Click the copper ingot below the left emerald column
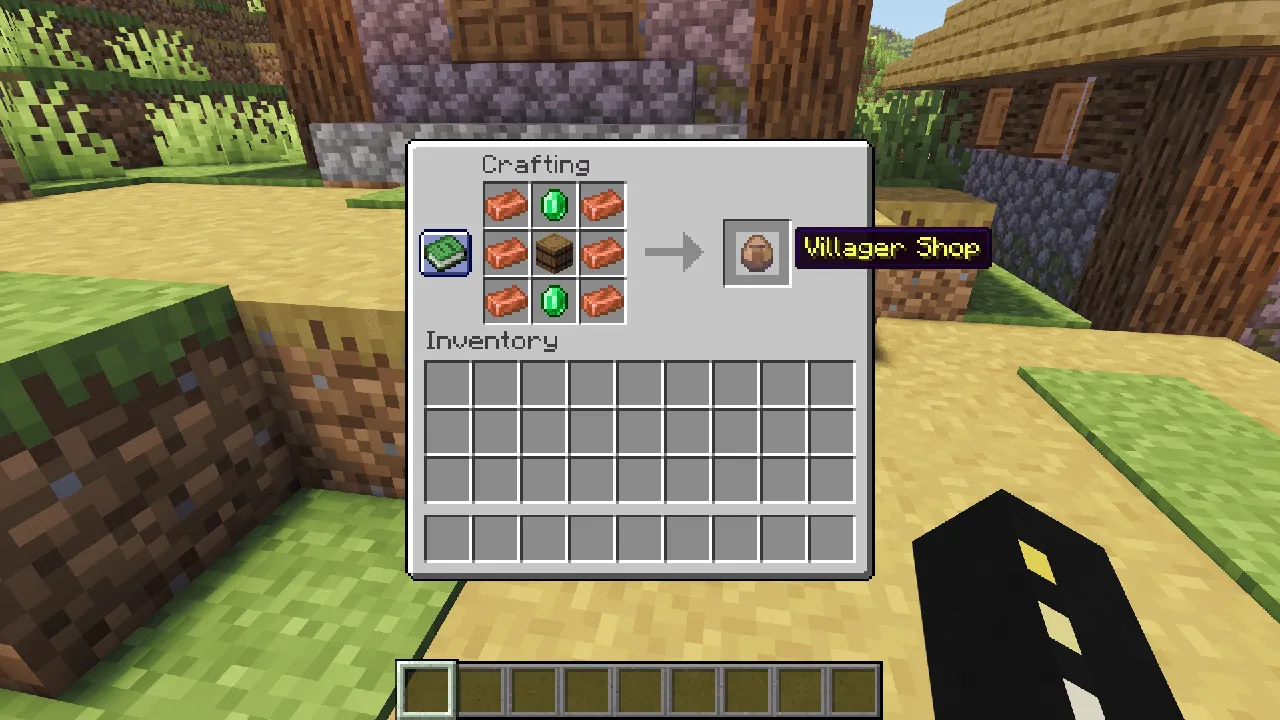Image resolution: width=1280 pixels, height=720 pixels. pos(506,300)
